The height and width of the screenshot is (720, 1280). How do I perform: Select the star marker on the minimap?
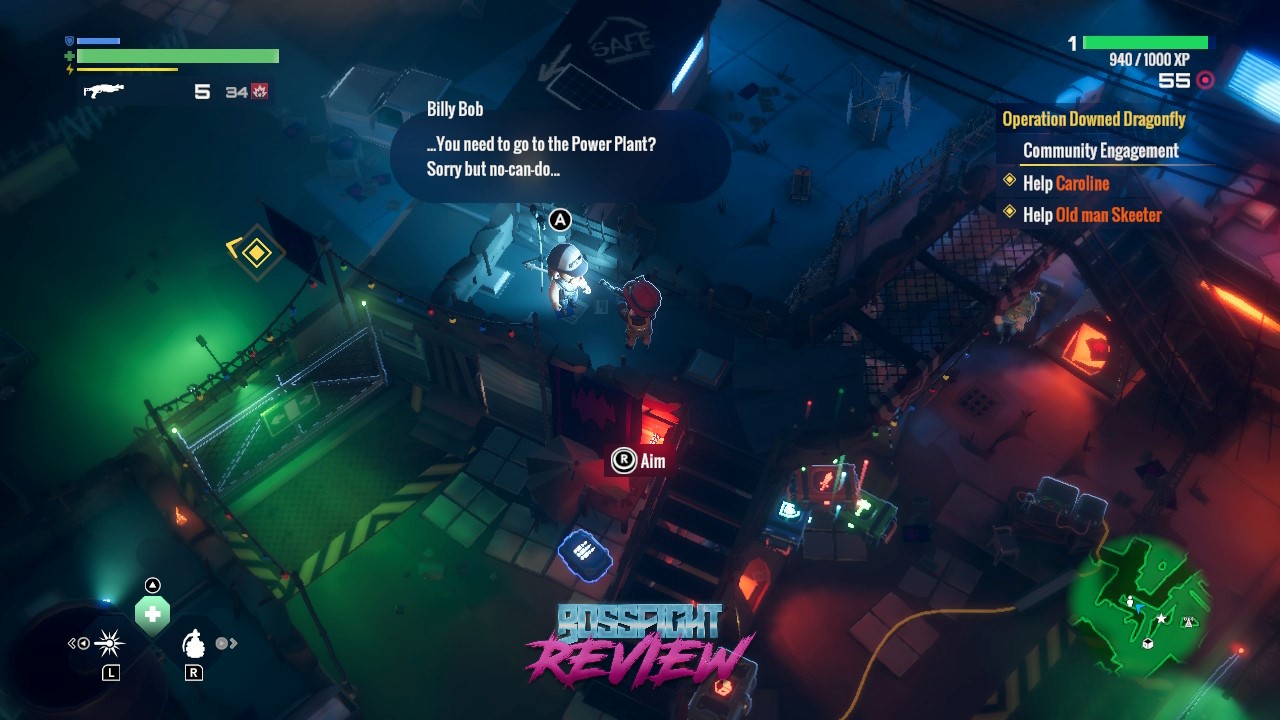[x=1161, y=619]
